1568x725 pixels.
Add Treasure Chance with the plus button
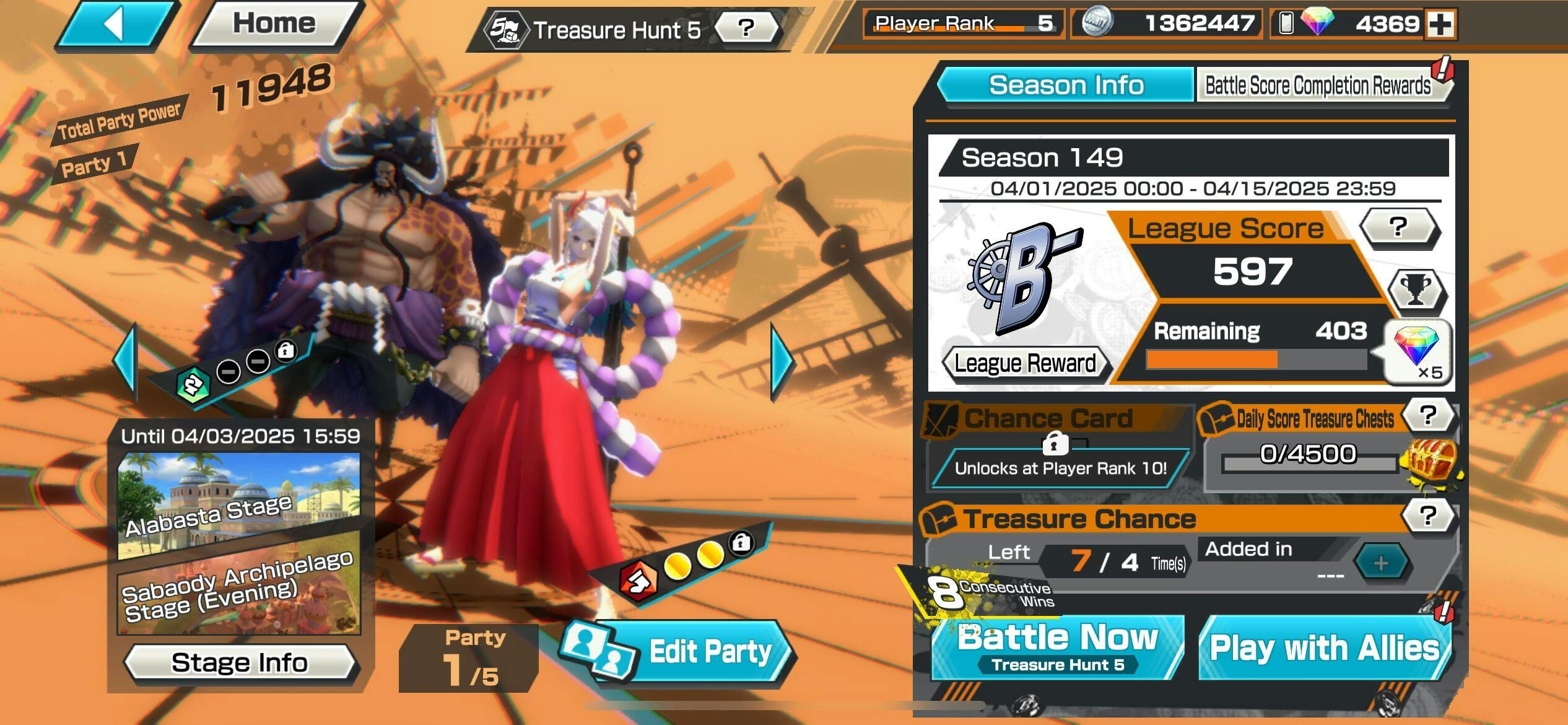pyautogui.click(x=1380, y=563)
